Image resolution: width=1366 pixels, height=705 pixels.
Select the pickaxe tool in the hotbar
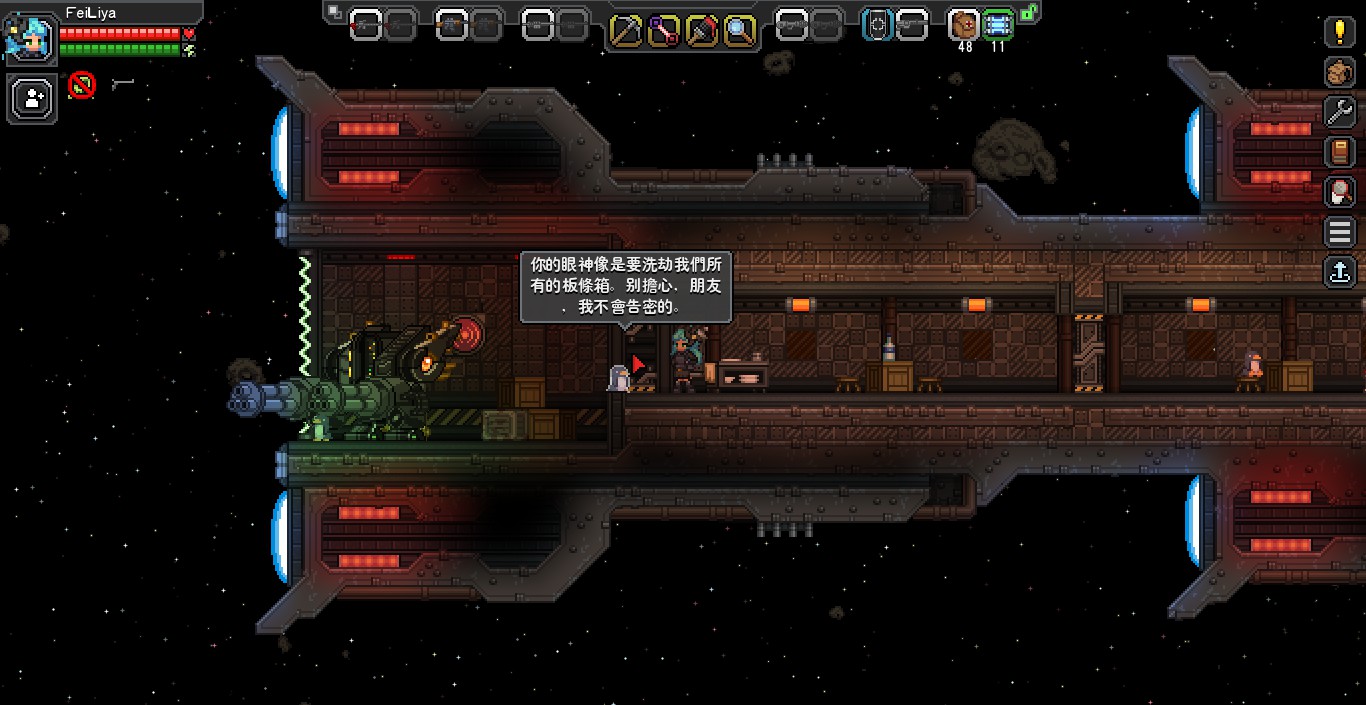626,31
